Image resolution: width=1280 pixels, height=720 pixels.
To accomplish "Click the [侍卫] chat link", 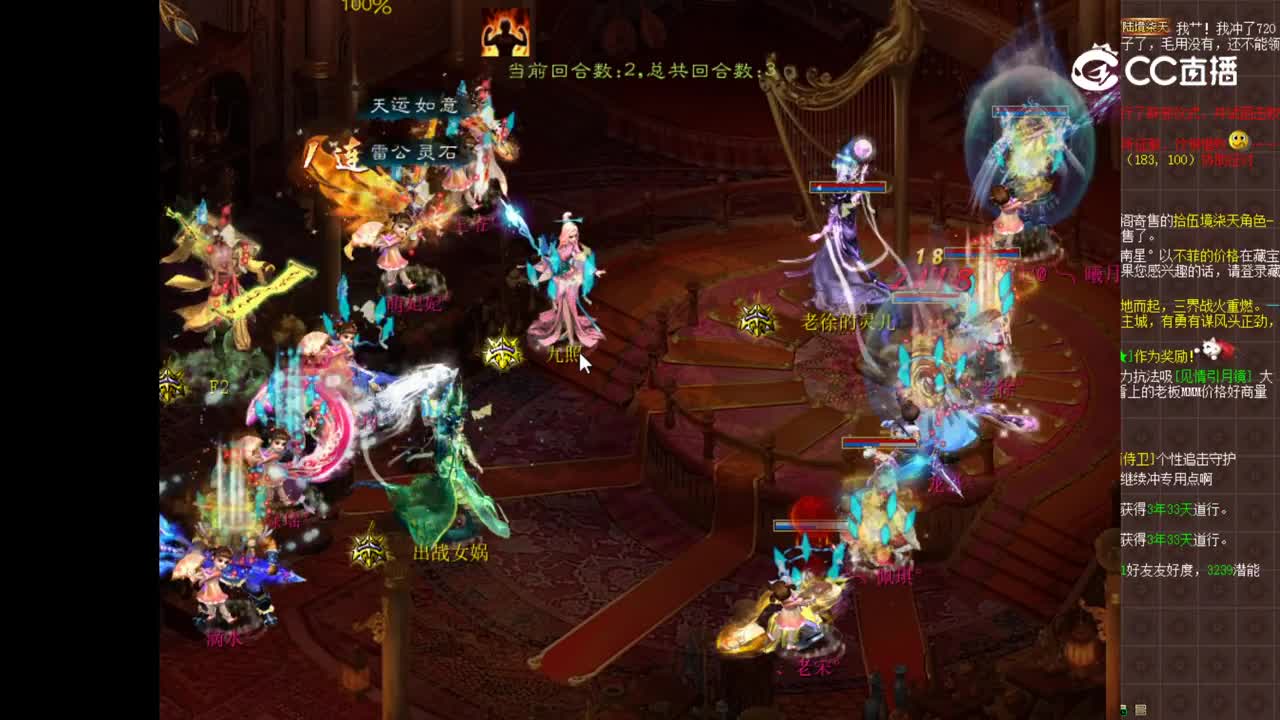I will click(x=1135, y=460).
